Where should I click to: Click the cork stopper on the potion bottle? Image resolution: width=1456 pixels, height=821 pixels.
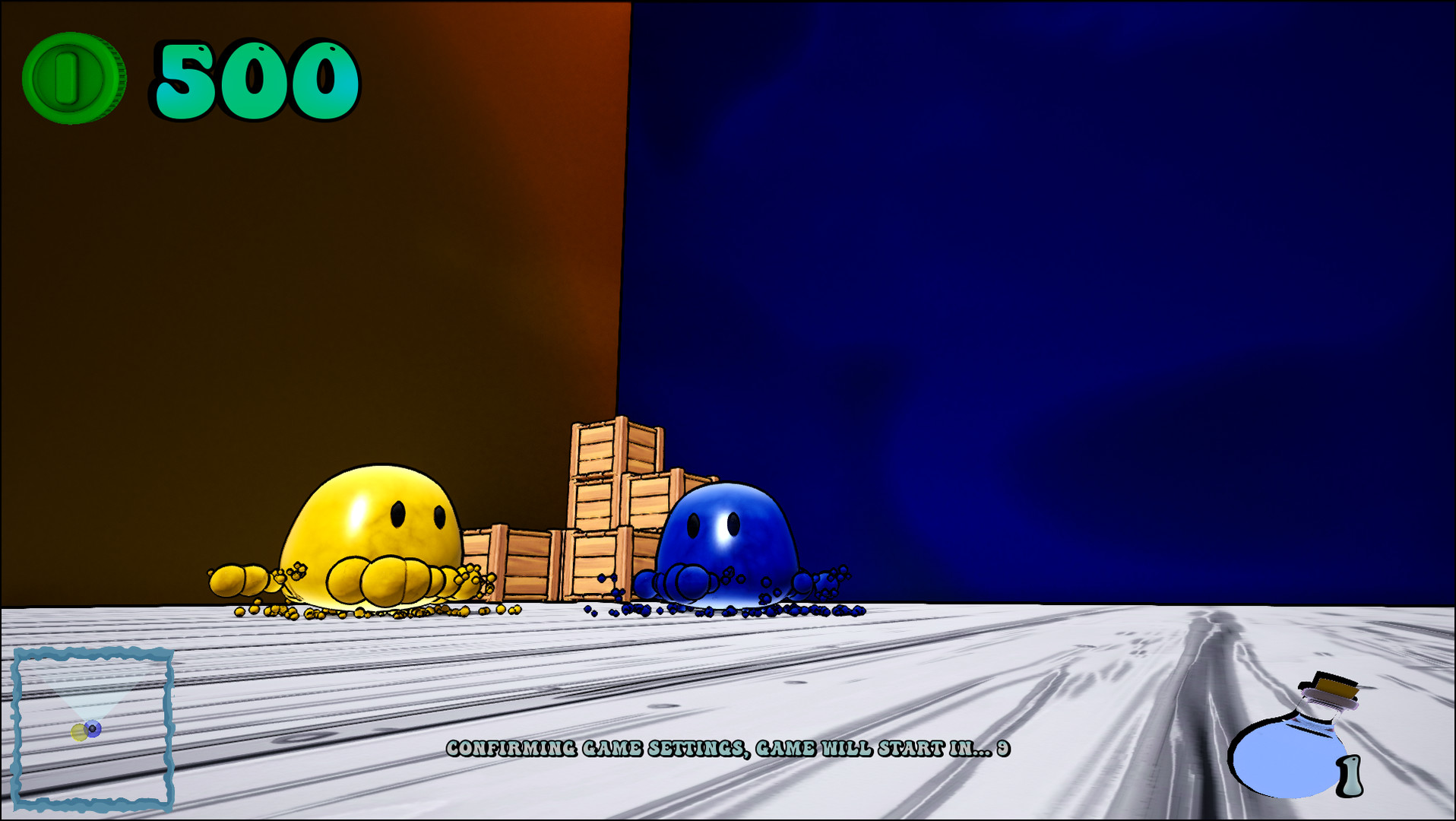[x=1334, y=688]
